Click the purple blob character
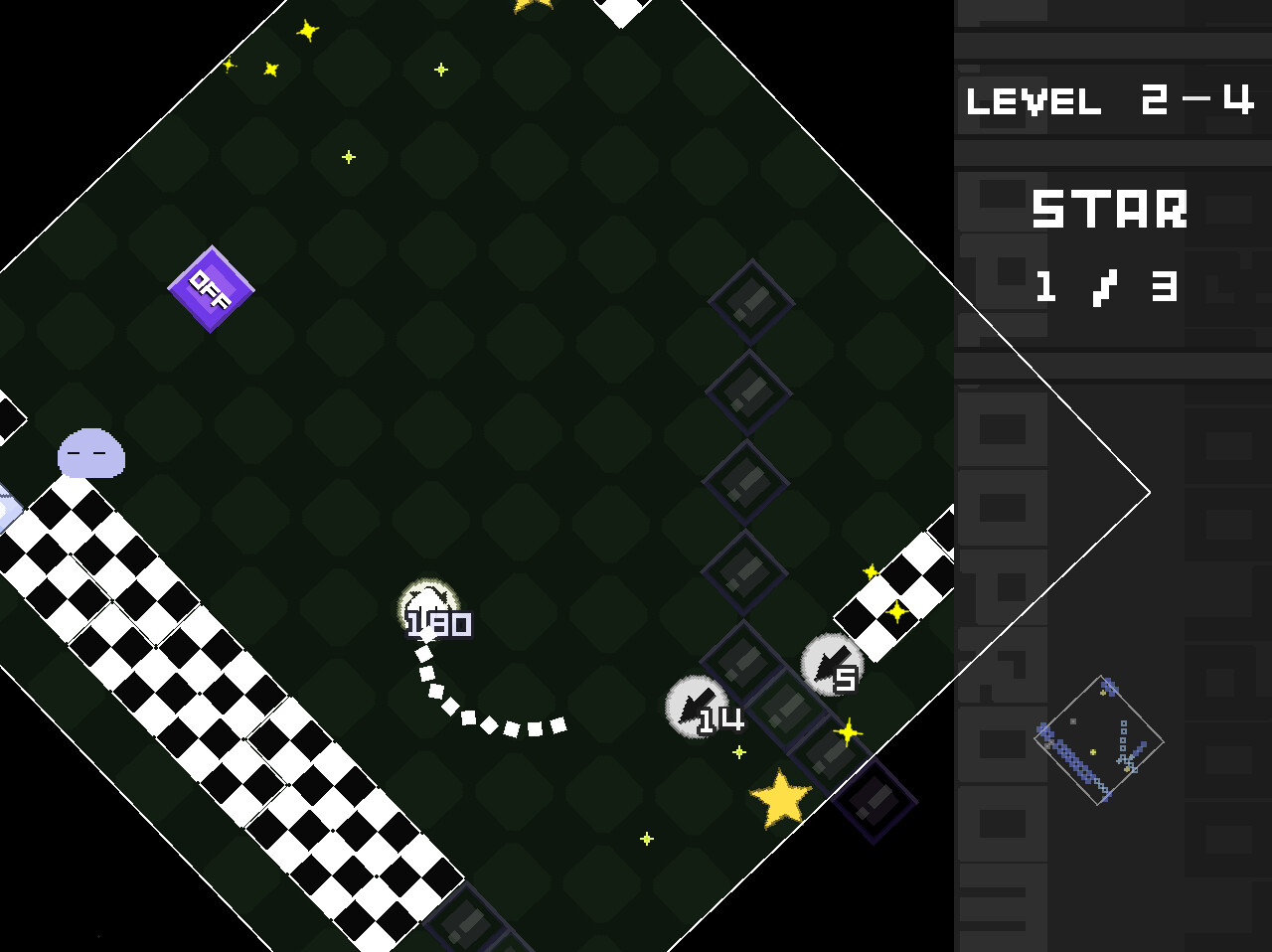The height and width of the screenshot is (952, 1272). [89, 453]
